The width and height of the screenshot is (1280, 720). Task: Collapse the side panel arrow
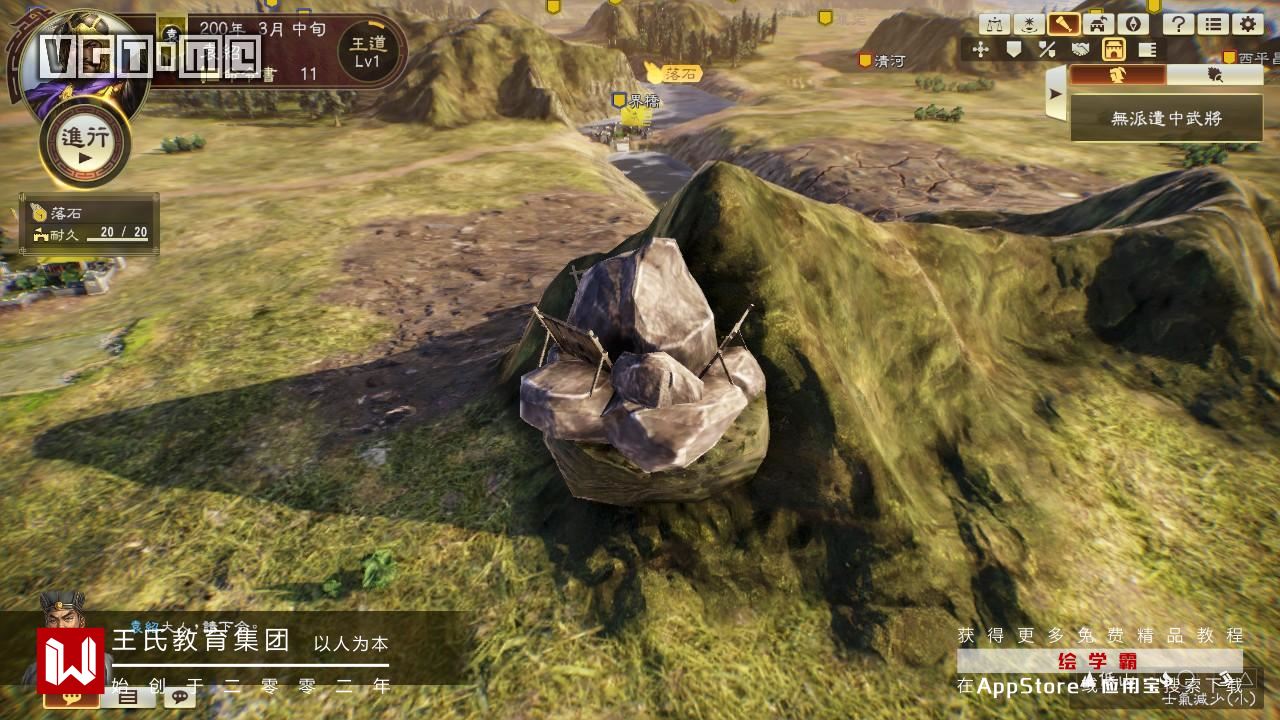click(x=1055, y=95)
